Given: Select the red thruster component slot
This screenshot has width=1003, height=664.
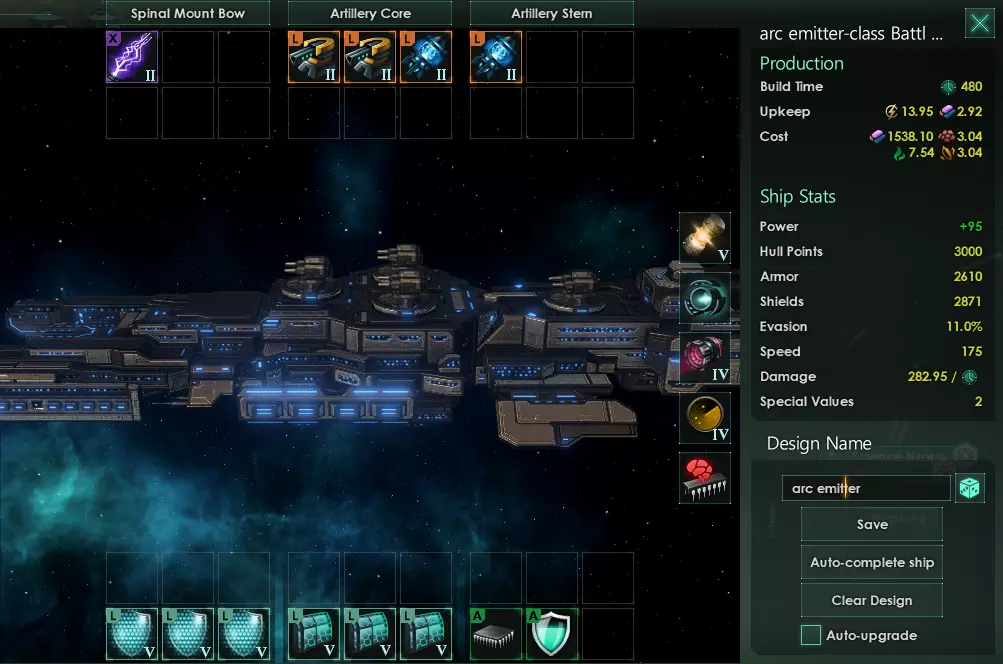Looking at the screenshot, I should [705, 358].
